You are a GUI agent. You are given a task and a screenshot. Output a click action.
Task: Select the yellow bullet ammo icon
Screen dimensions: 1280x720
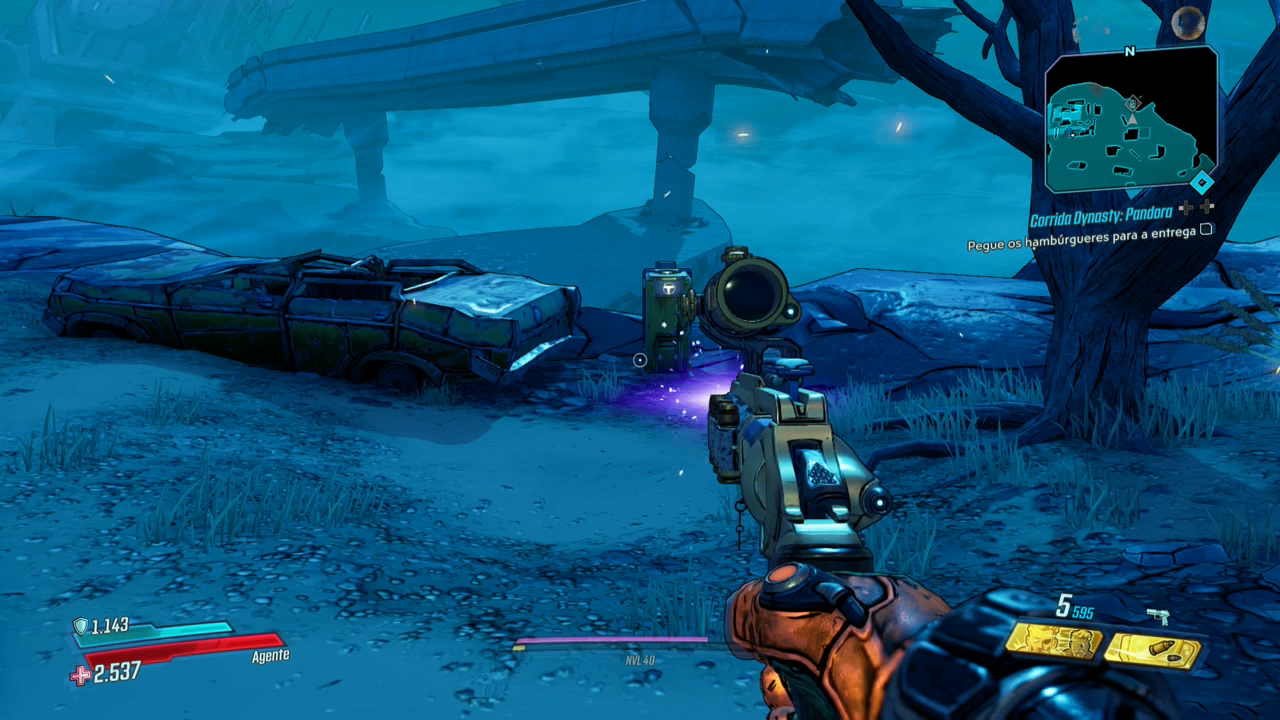1152,650
